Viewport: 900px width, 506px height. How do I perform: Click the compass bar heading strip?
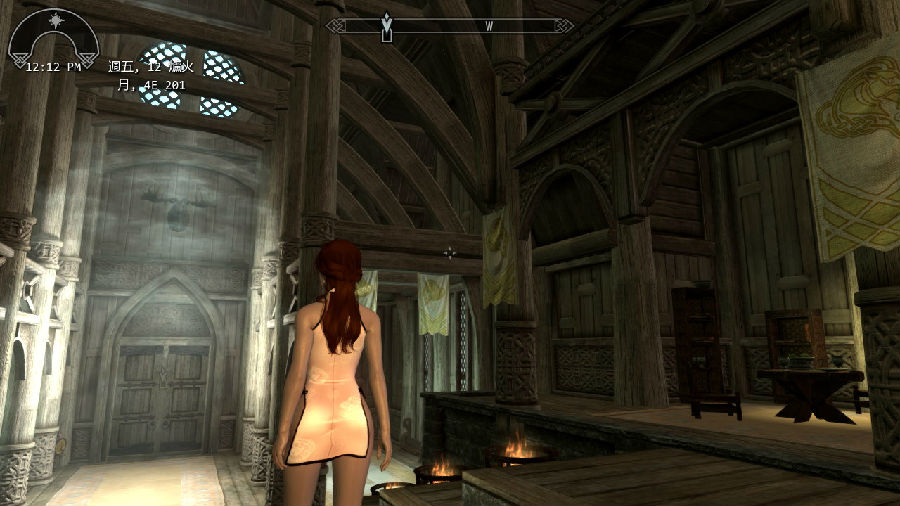coord(450,26)
